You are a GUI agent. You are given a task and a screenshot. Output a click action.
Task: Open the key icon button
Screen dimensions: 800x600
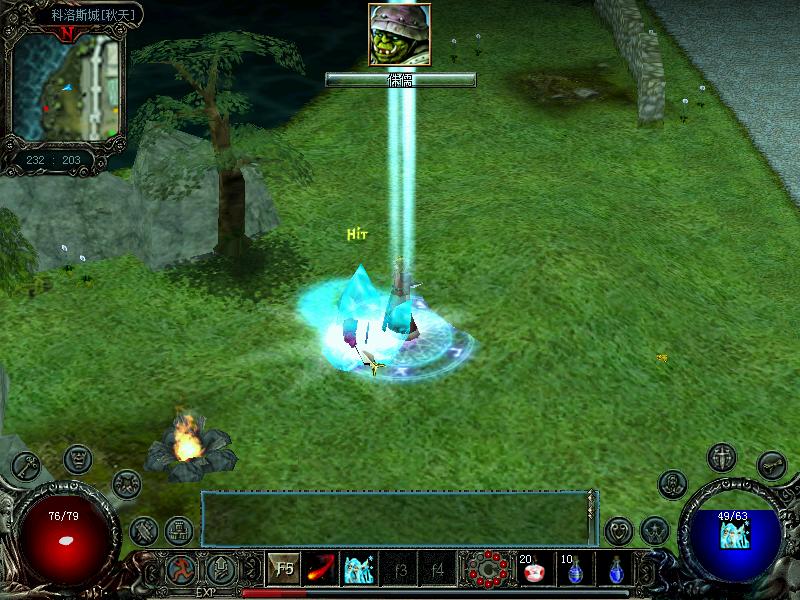[x=26, y=465]
